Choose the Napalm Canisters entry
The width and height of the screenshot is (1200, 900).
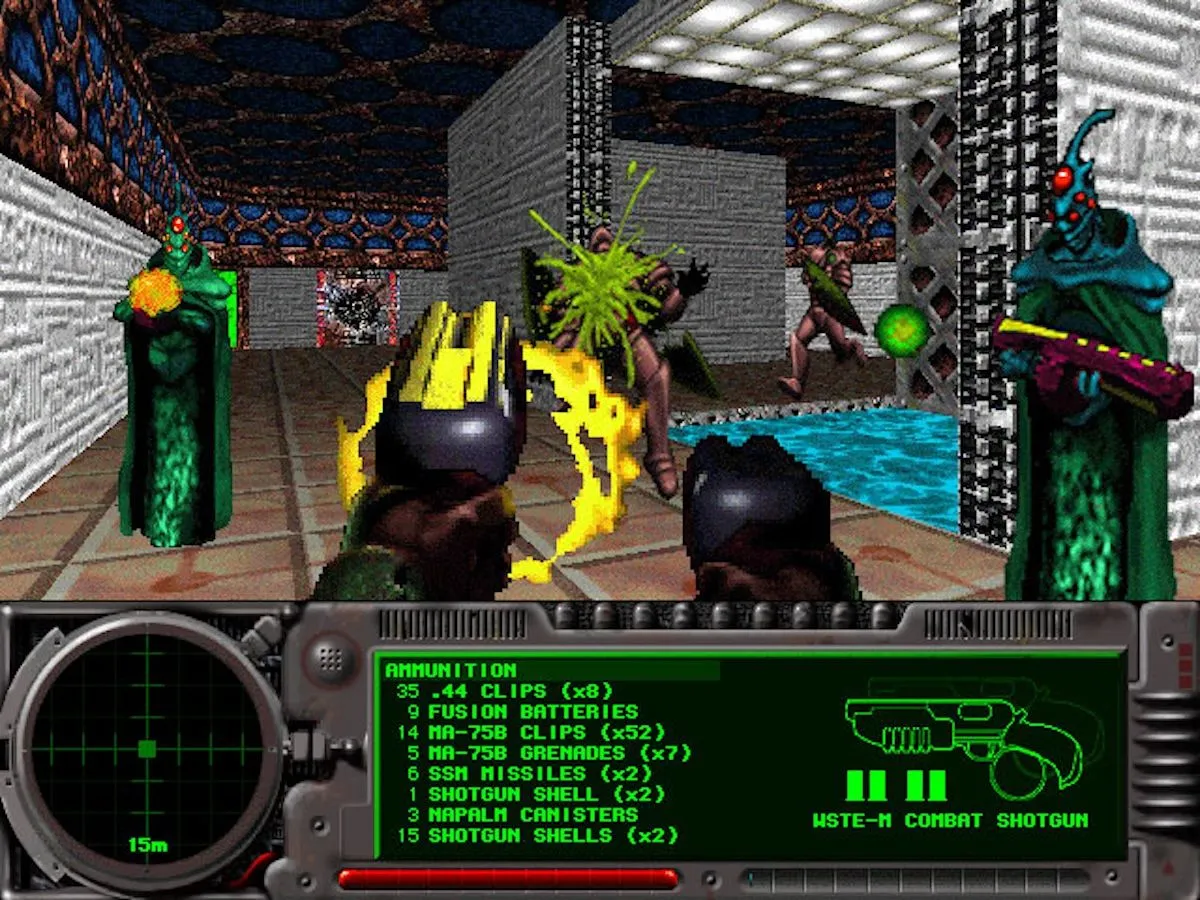(522, 815)
